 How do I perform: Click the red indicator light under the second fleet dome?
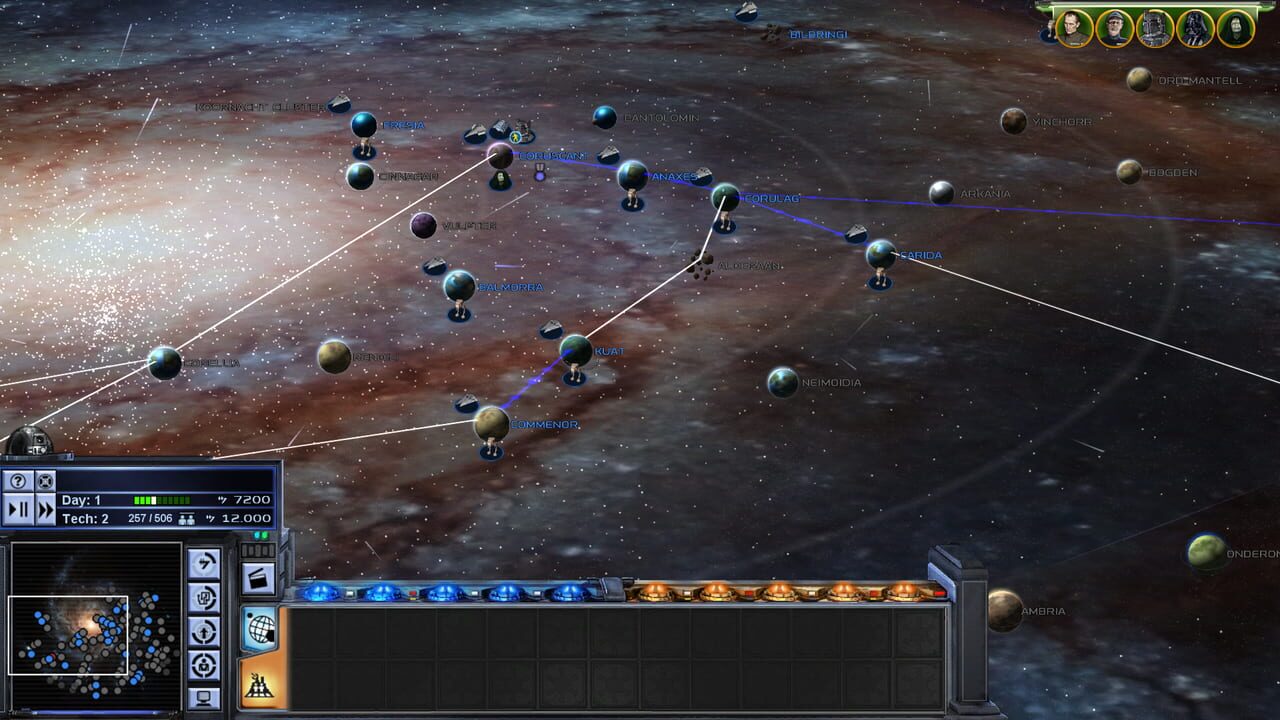[x=411, y=594]
